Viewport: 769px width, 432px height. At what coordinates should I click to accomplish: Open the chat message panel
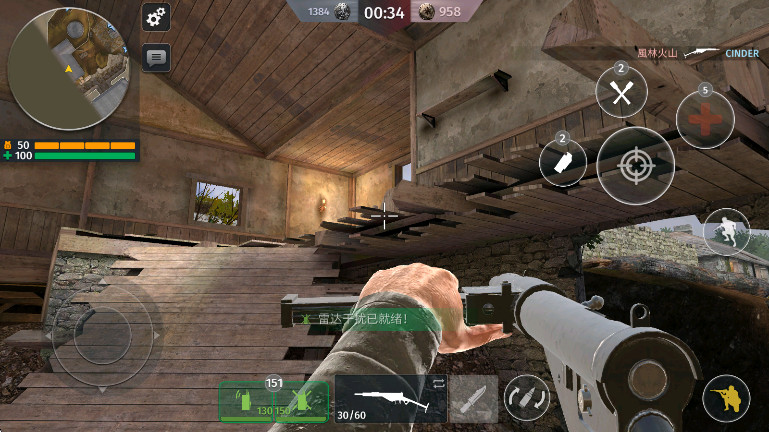coord(156,58)
